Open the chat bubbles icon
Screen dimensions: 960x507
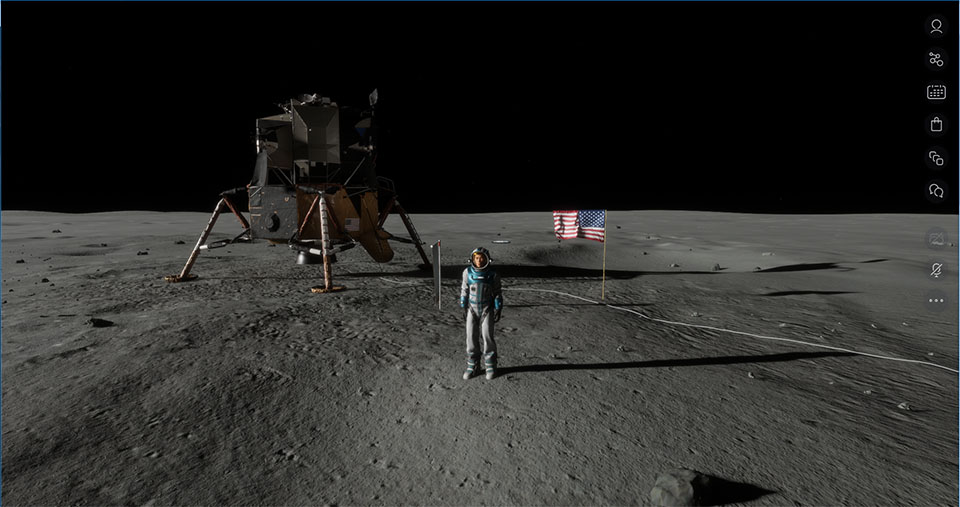[x=936, y=190]
